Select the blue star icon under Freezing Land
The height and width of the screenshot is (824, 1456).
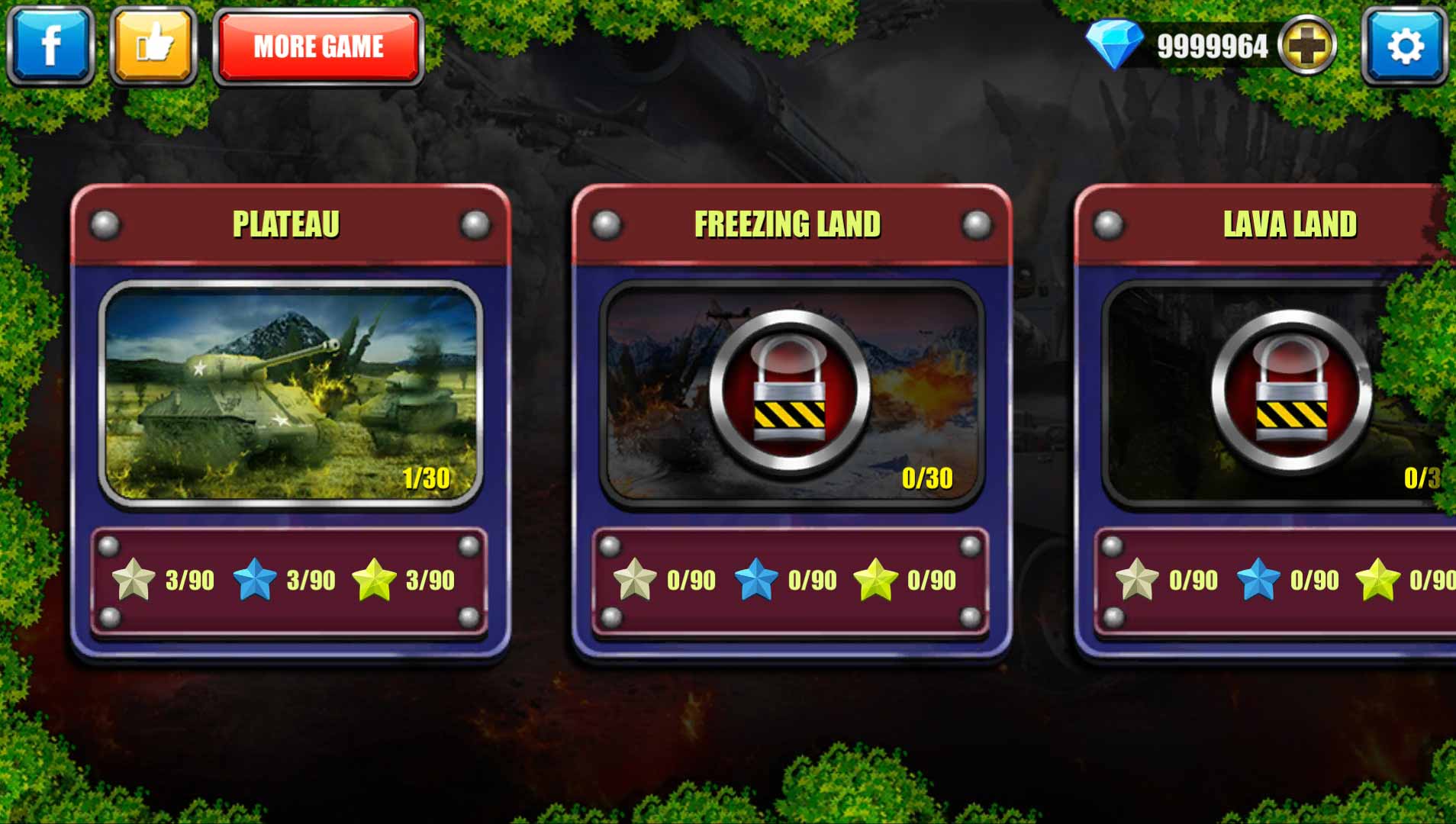[x=755, y=578]
